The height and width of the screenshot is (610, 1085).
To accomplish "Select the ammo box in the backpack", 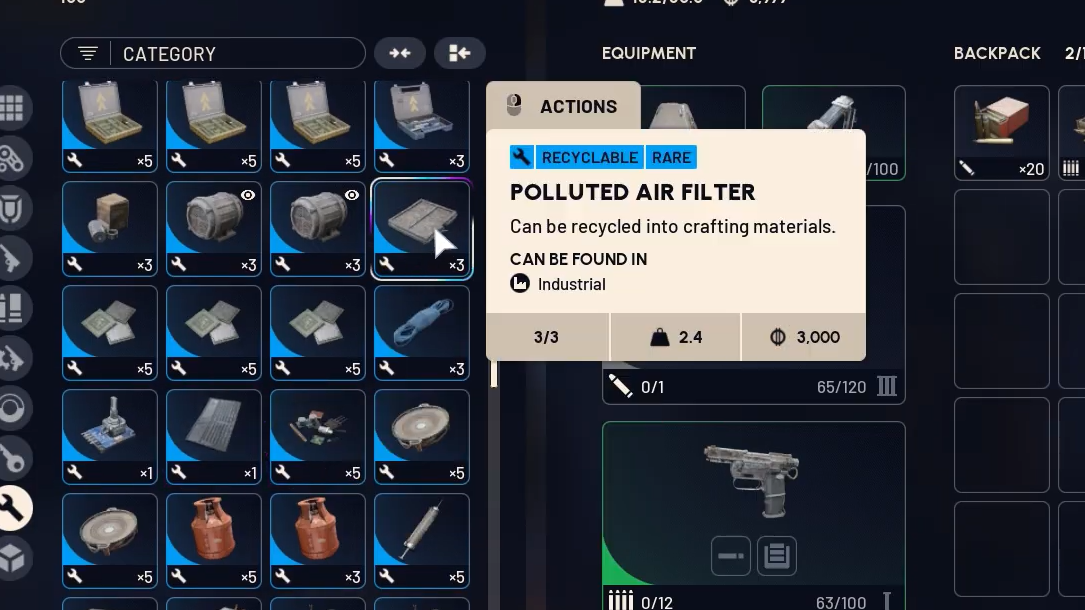I will tap(1001, 133).
